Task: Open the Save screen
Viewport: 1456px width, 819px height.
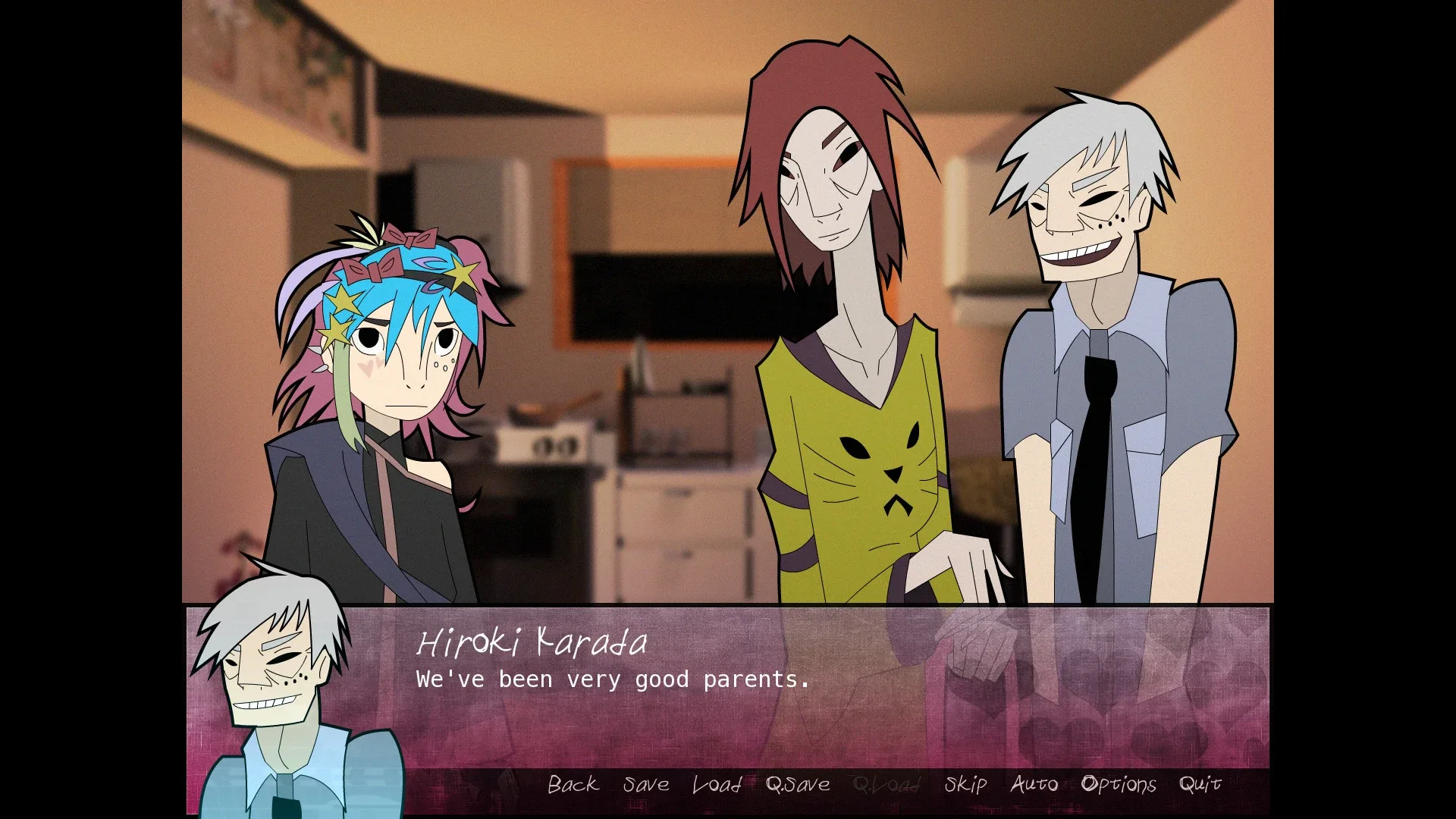Action: point(645,785)
